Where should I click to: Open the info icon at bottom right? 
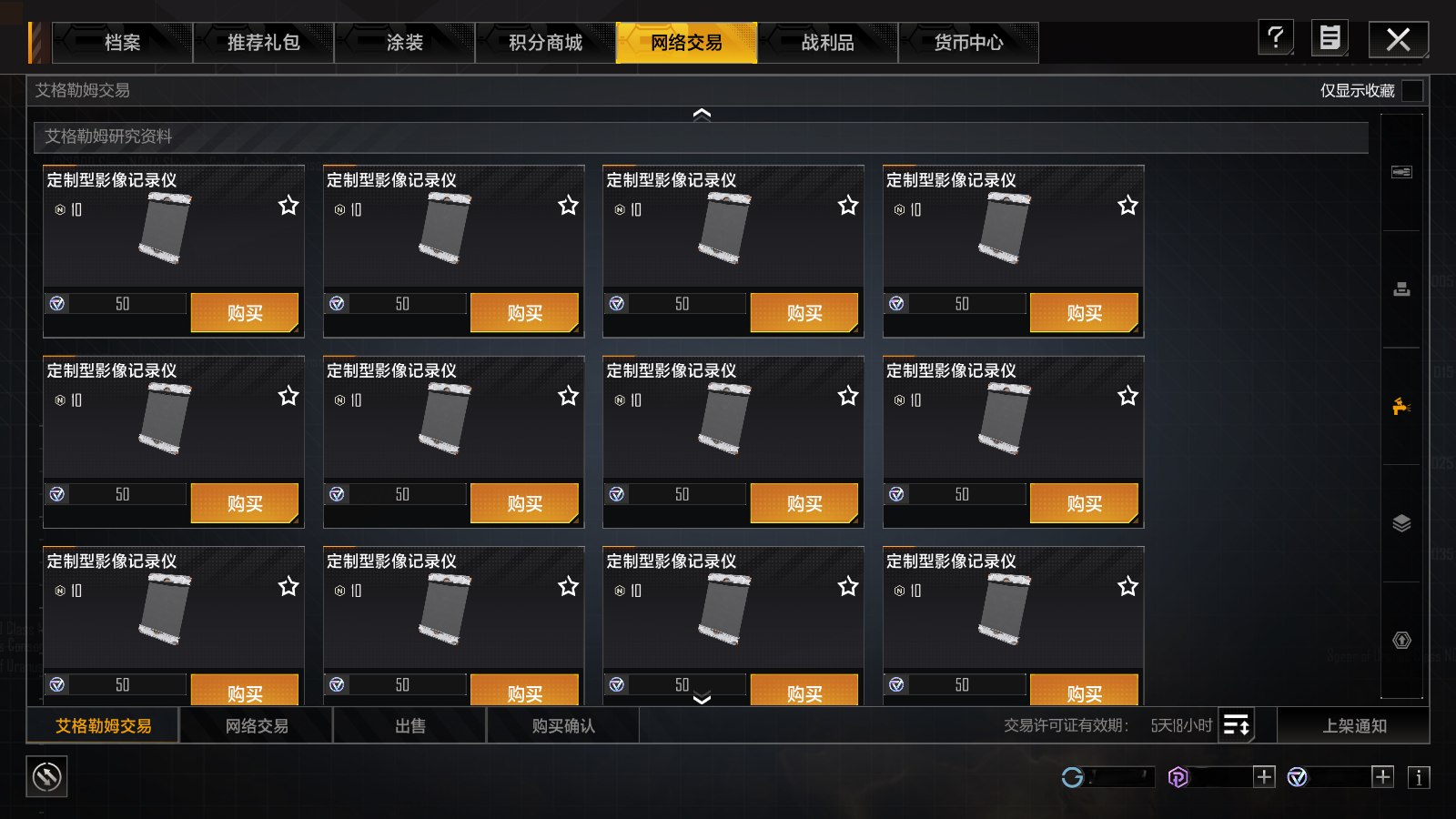click(x=1417, y=777)
